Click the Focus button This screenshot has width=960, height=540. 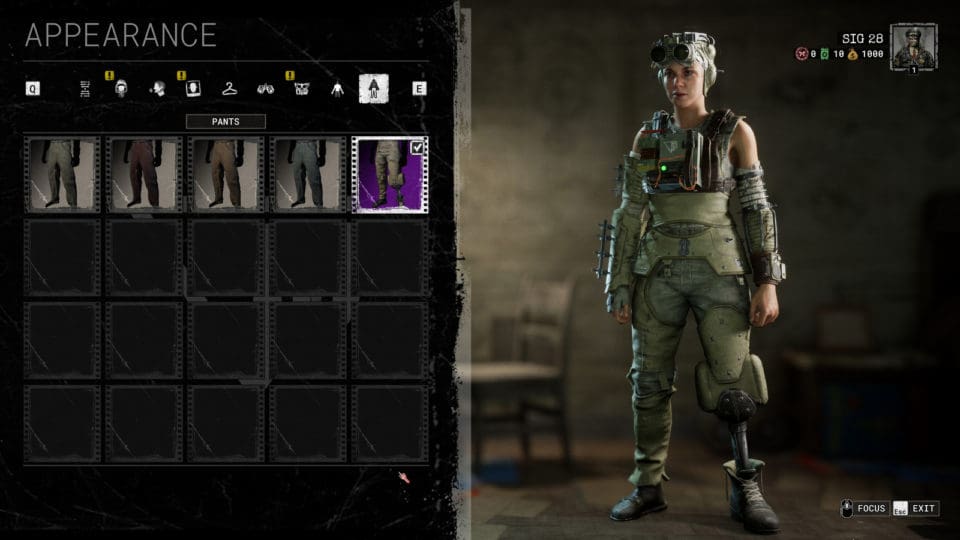coord(864,509)
